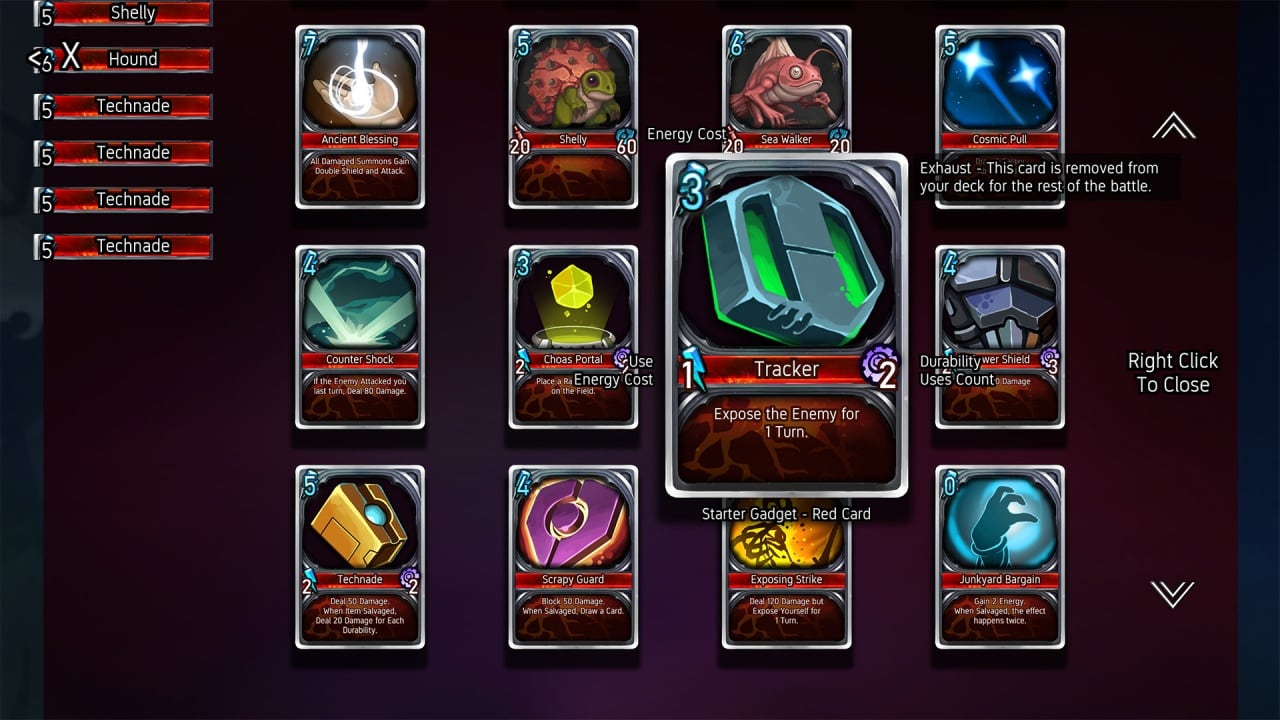The image size is (1280, 720).
Task: Click the up arrow to page cards up
Action: (x=1173, y=126)
